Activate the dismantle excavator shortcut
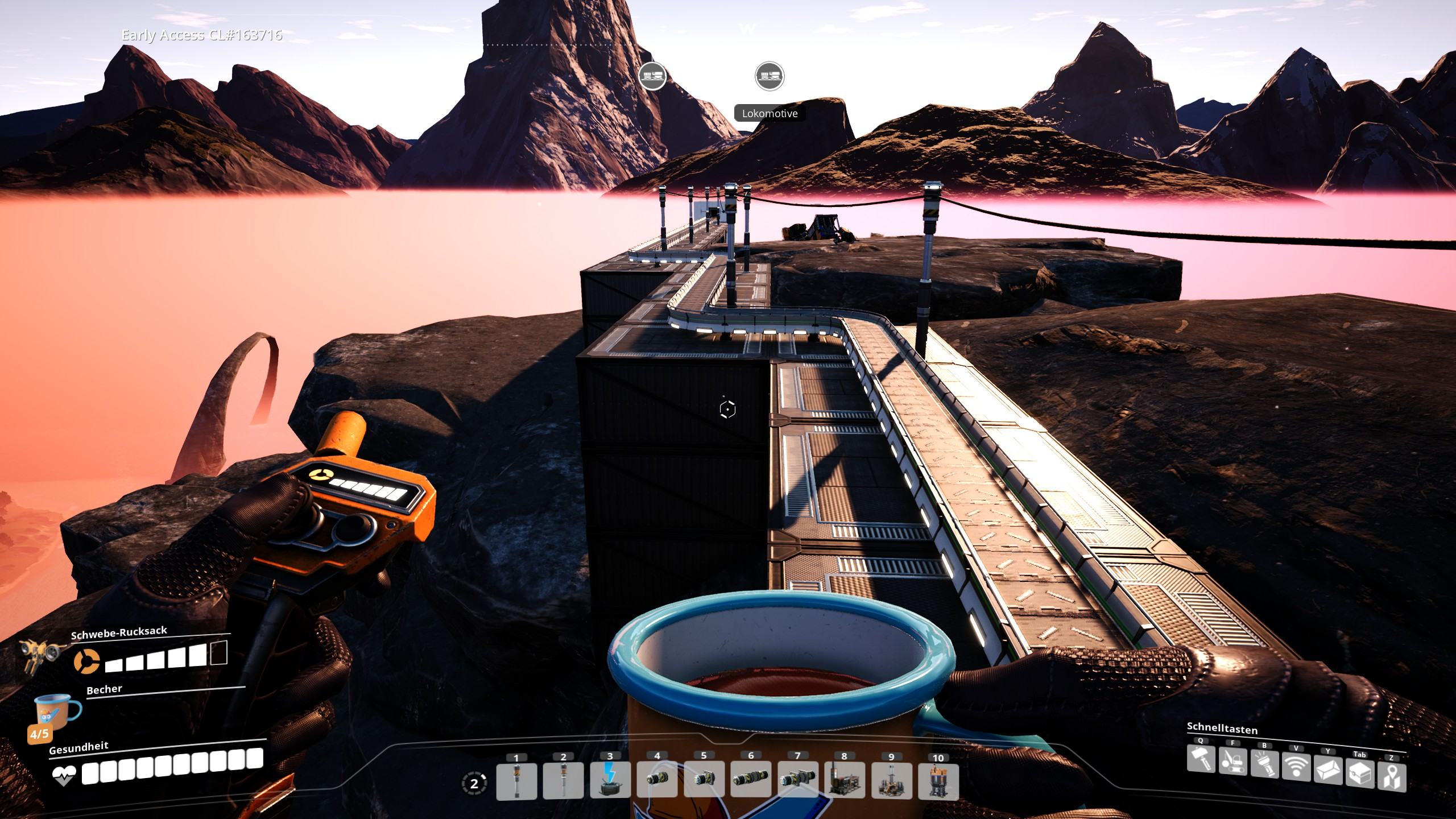 (x=1232, y=762)
